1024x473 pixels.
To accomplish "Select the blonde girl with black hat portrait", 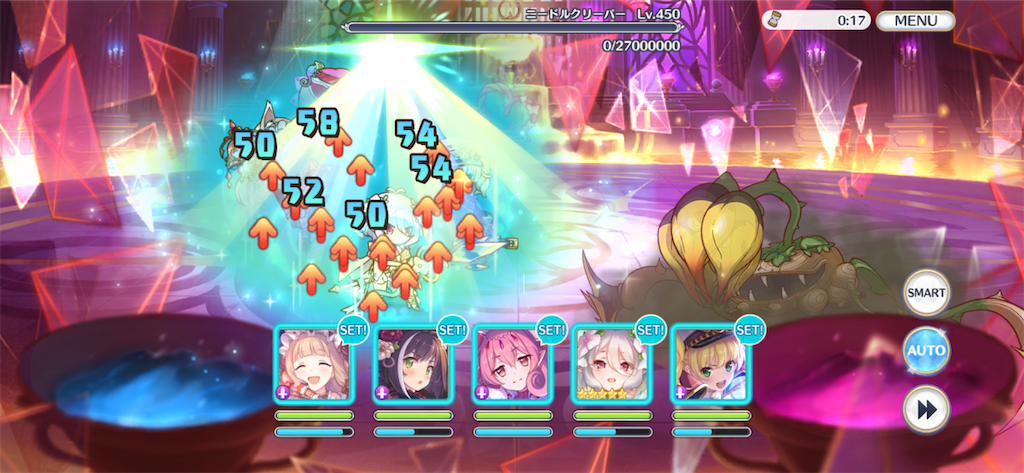I will tap(709, 364).
